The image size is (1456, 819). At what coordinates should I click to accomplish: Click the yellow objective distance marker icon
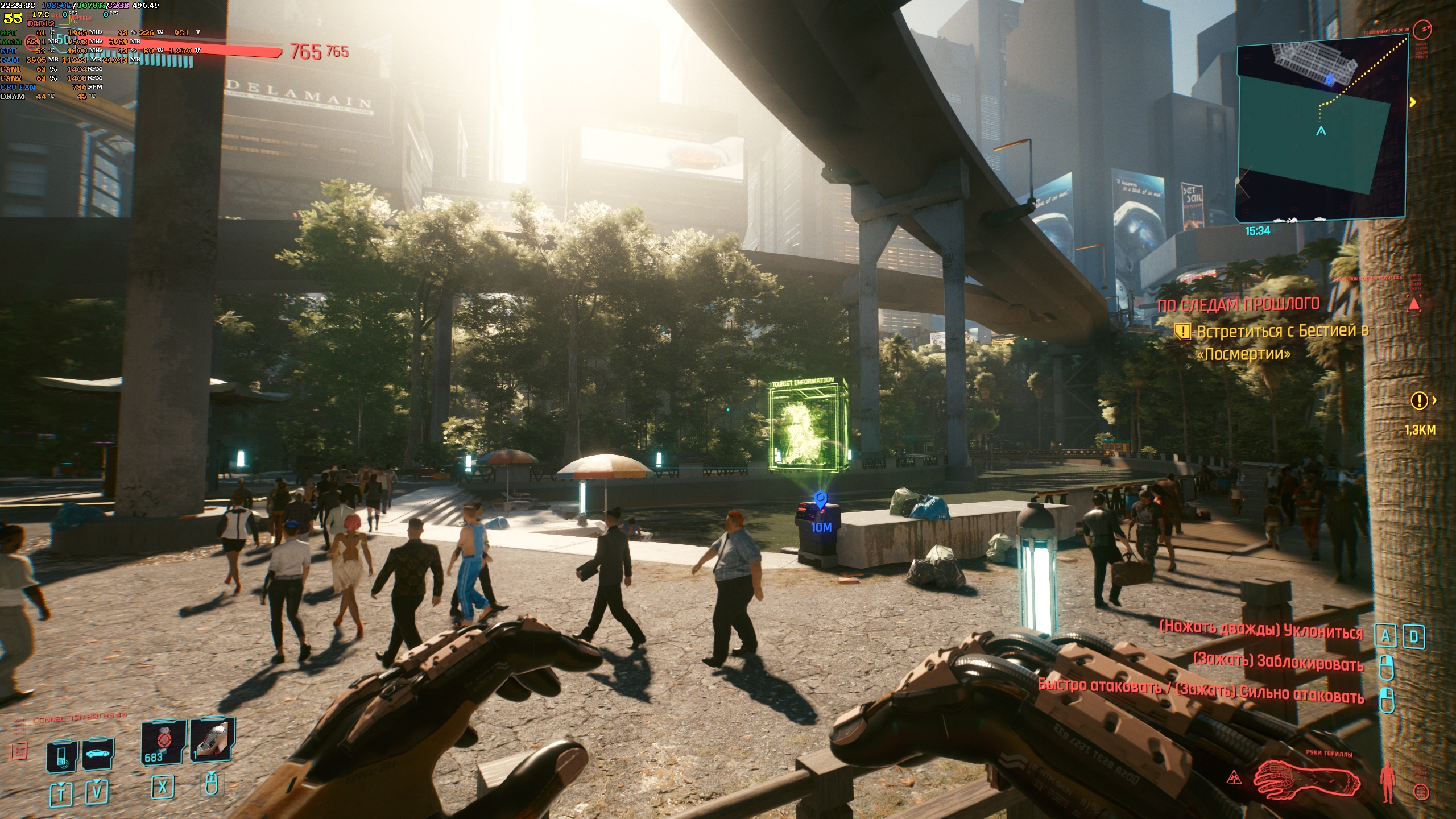[x=1420, y=401]
